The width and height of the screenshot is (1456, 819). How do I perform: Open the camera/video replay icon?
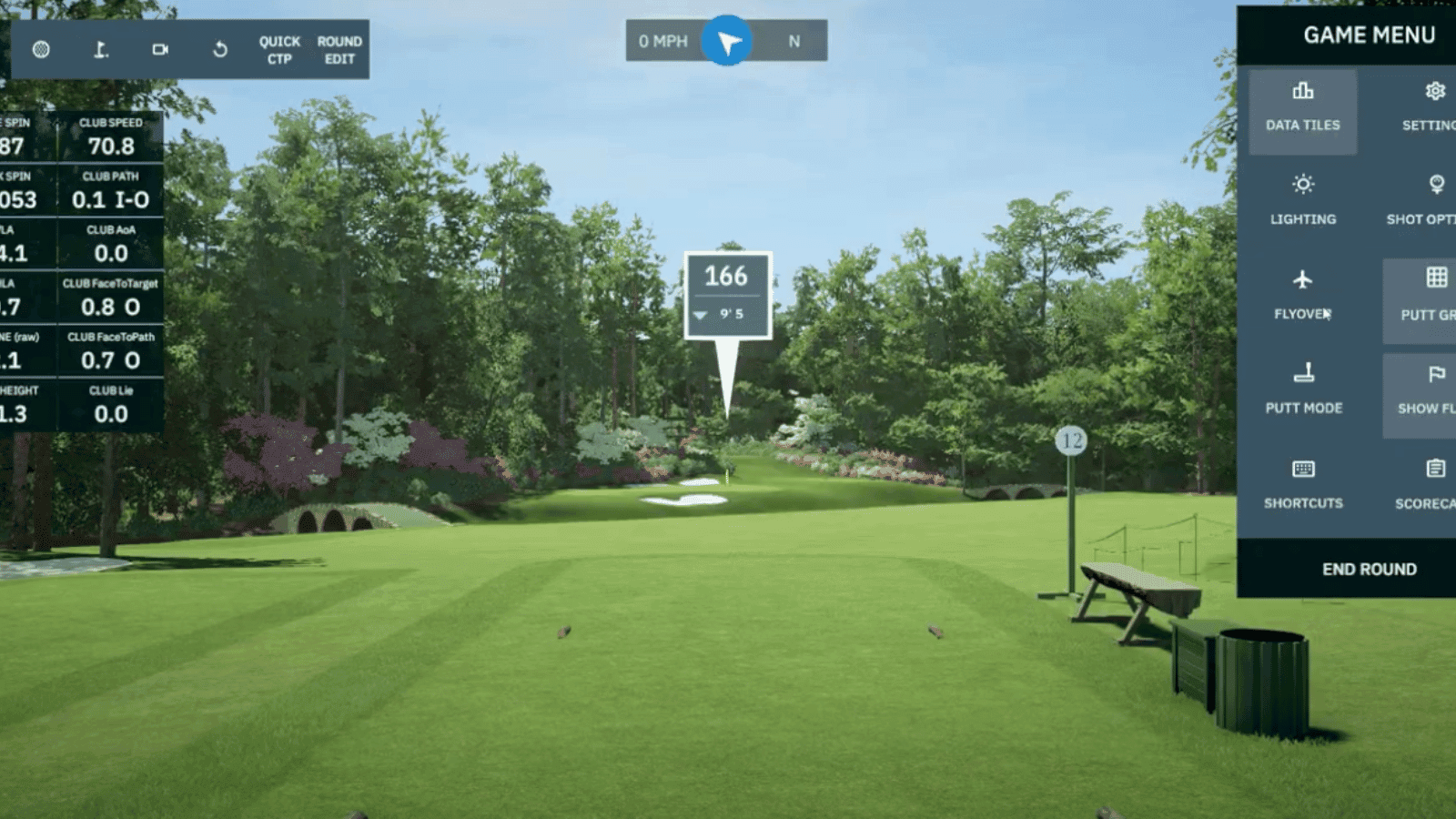[162, 51]
